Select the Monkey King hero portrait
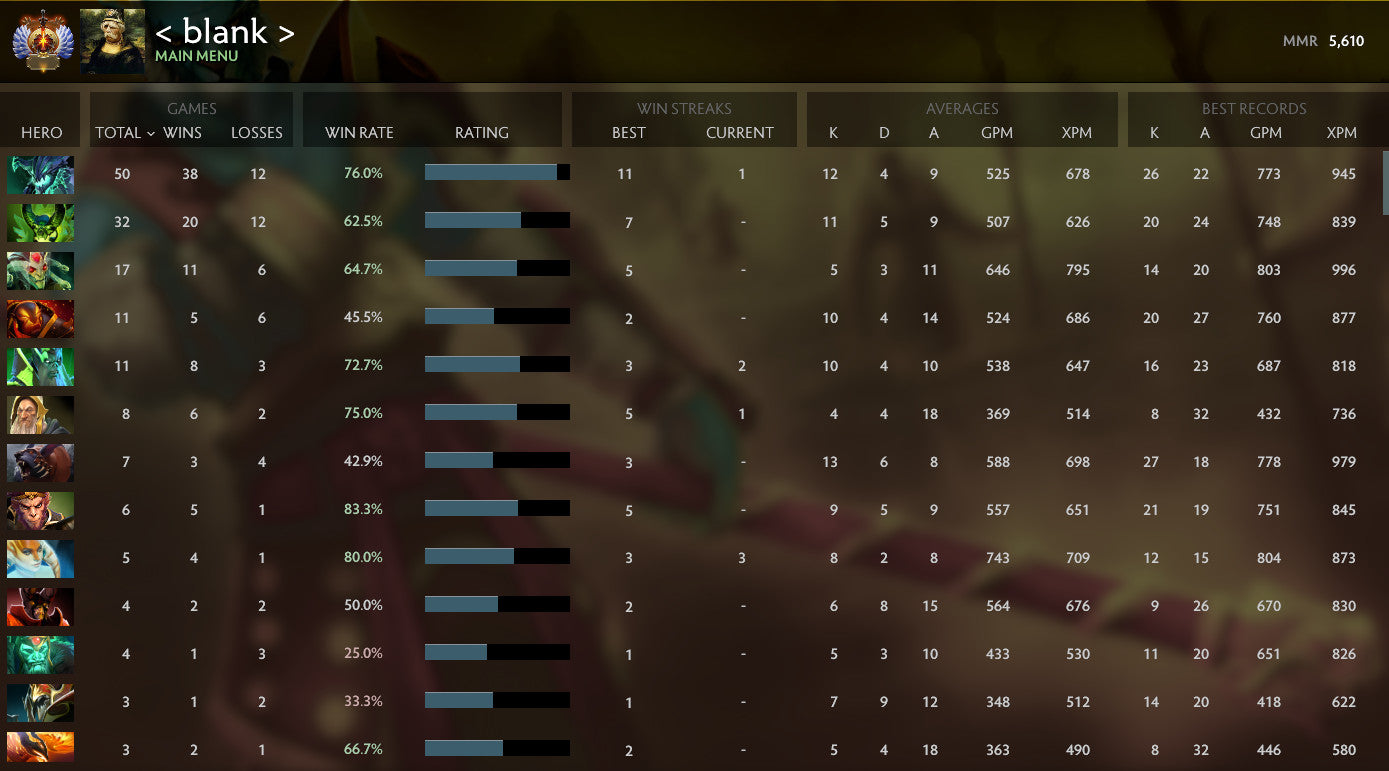Viewport: 1389px width, 771px height. coord(40,510)
